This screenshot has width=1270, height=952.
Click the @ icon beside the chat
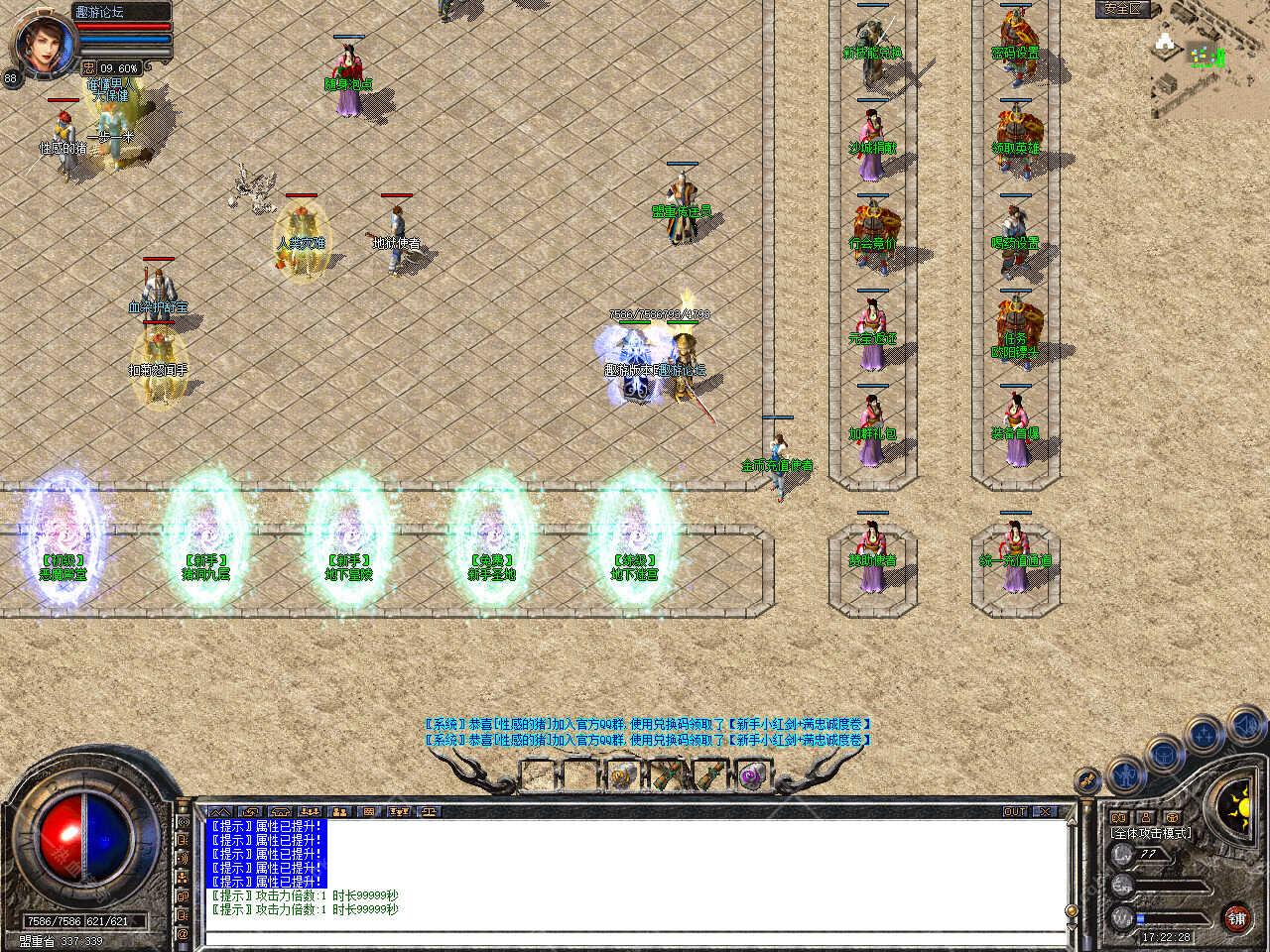tap(183, 933)
